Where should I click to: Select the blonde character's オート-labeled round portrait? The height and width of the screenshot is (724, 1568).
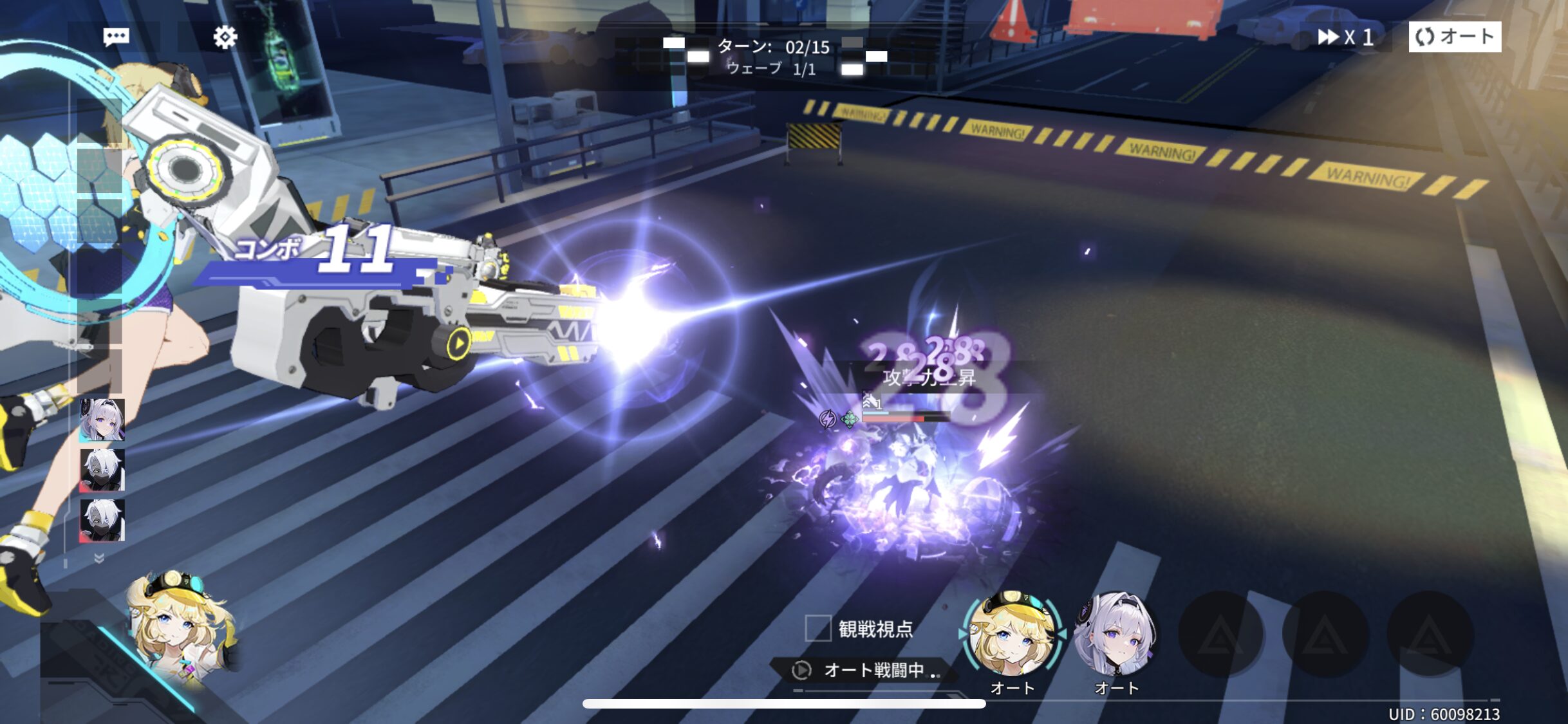coord(1013,633)
